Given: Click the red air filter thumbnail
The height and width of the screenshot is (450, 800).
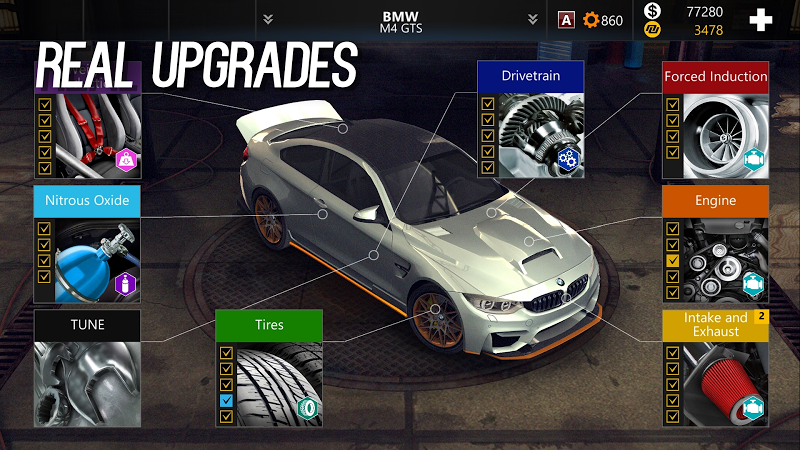Looking at the screenshot, I should pos(724,383).
